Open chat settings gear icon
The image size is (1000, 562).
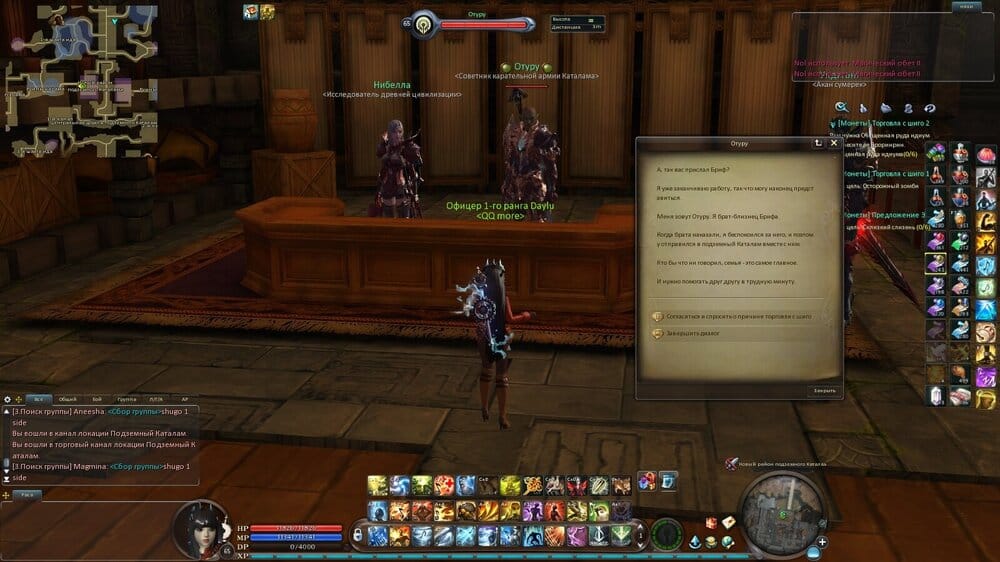(8, 398)
